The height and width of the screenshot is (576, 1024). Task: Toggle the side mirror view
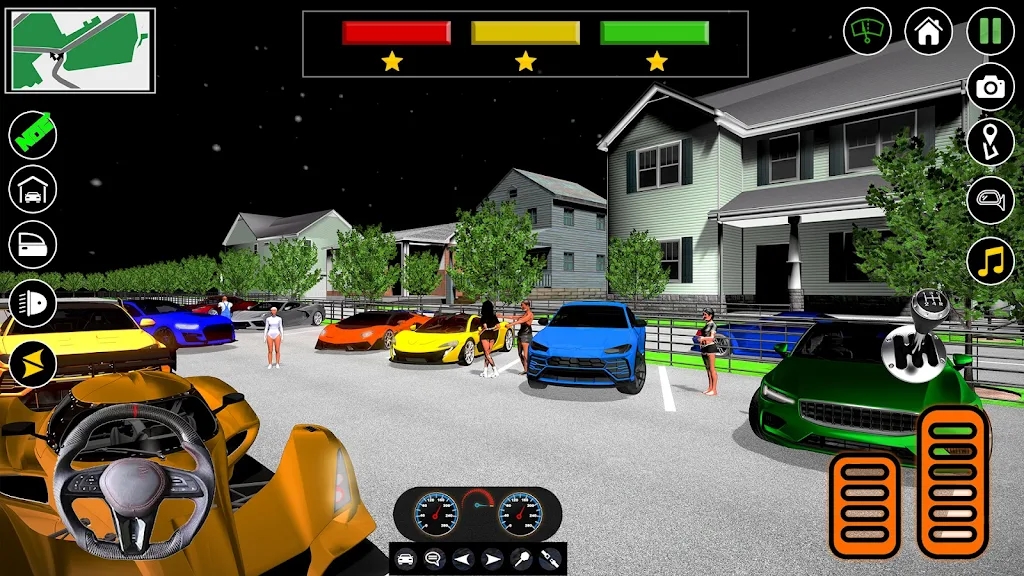click(x=990, y=200)
